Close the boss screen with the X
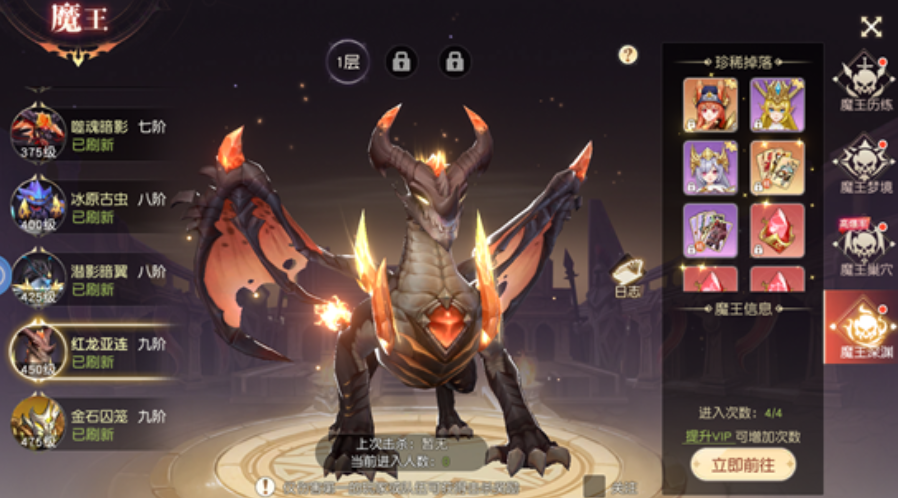Viewport: 898px width, 498px height. (871, 27)
